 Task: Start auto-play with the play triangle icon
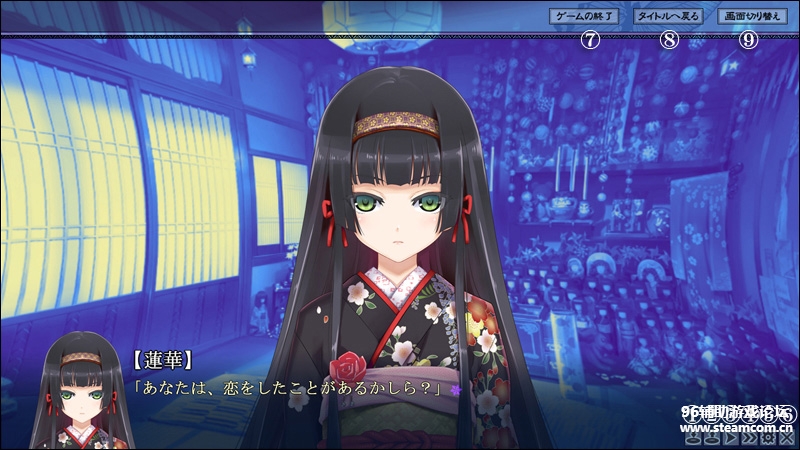[729, 438]
